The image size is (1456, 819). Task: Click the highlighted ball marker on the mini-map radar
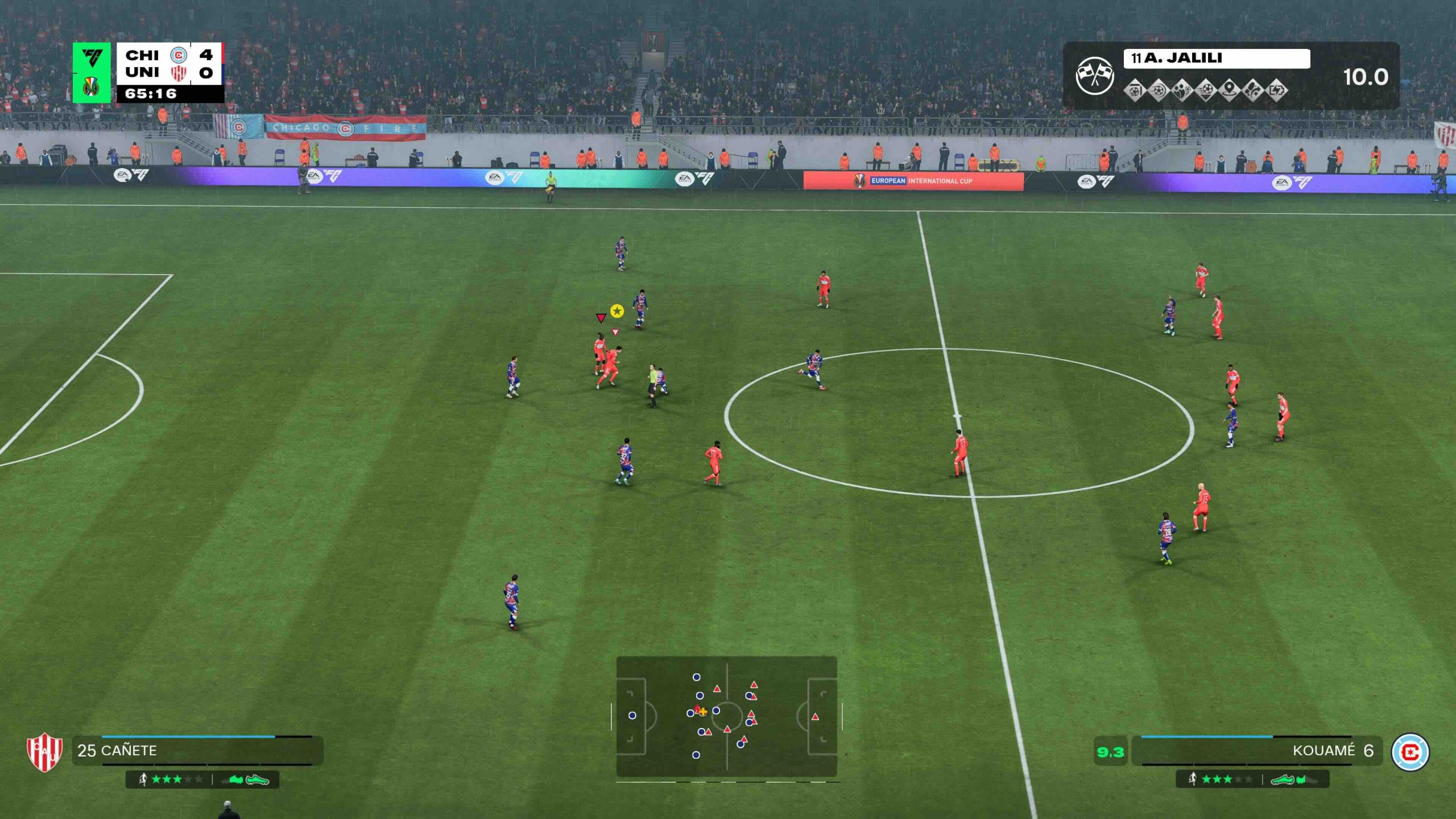point(703,712)
